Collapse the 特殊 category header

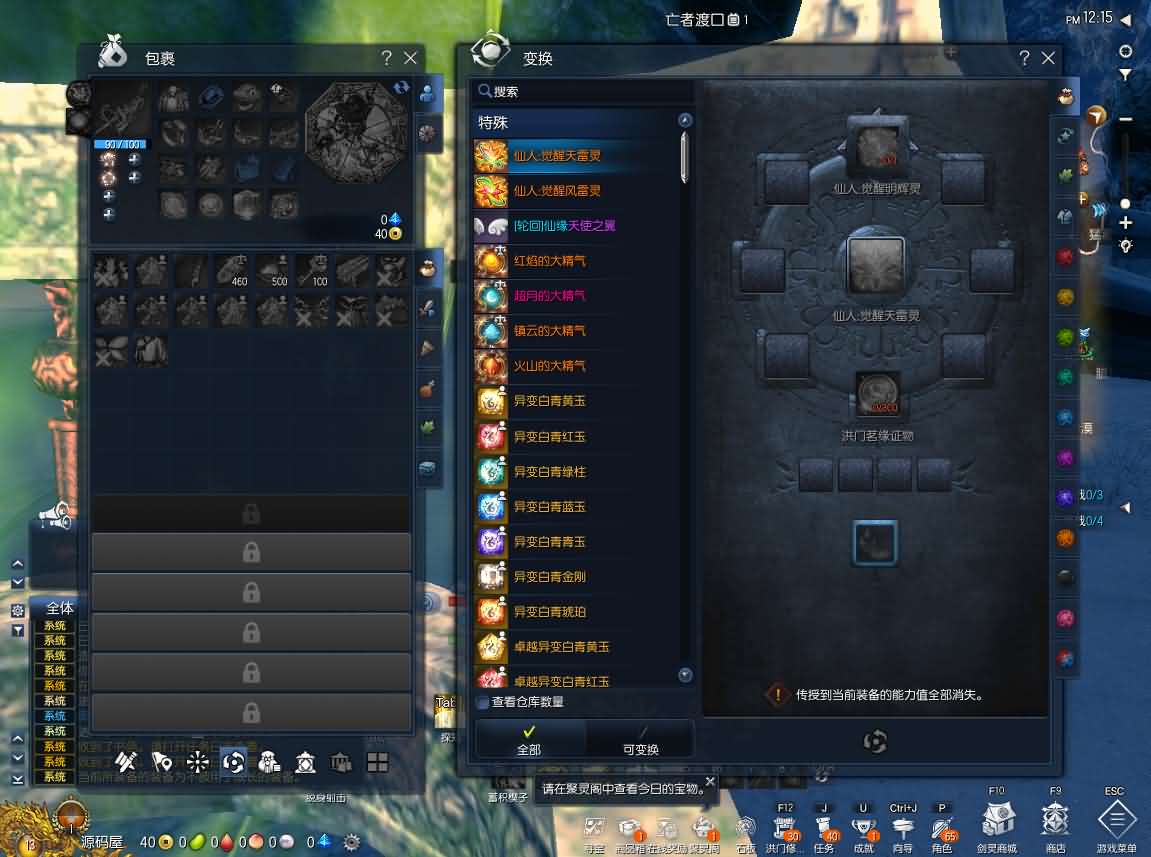[685, 121]
